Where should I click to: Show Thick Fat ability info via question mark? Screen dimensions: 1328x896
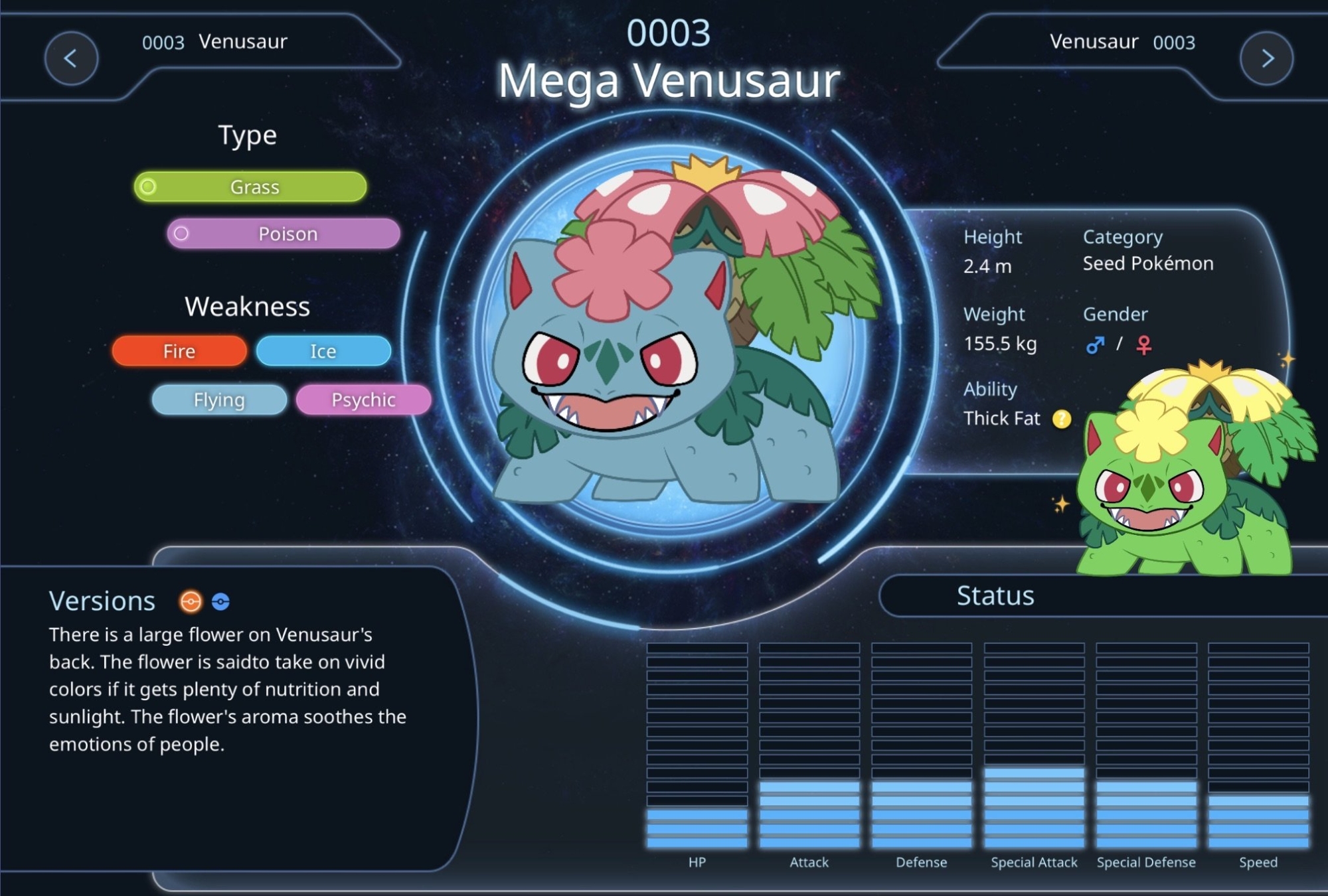pyautogui.click(x=1062, y=419)
